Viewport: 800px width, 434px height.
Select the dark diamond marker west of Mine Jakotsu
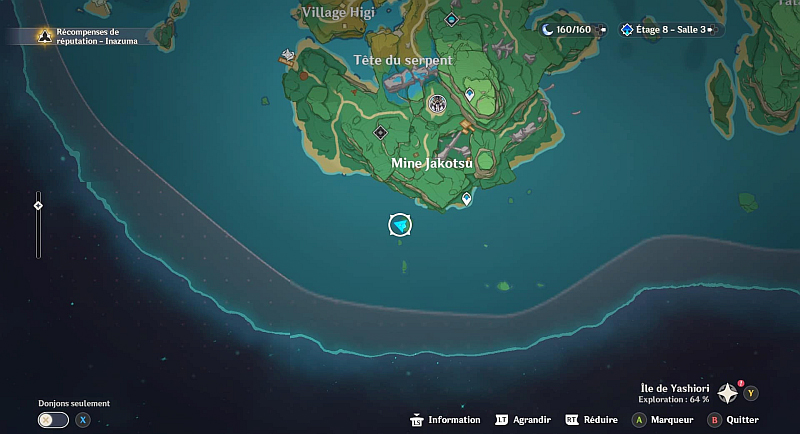(x=380, y=132)
